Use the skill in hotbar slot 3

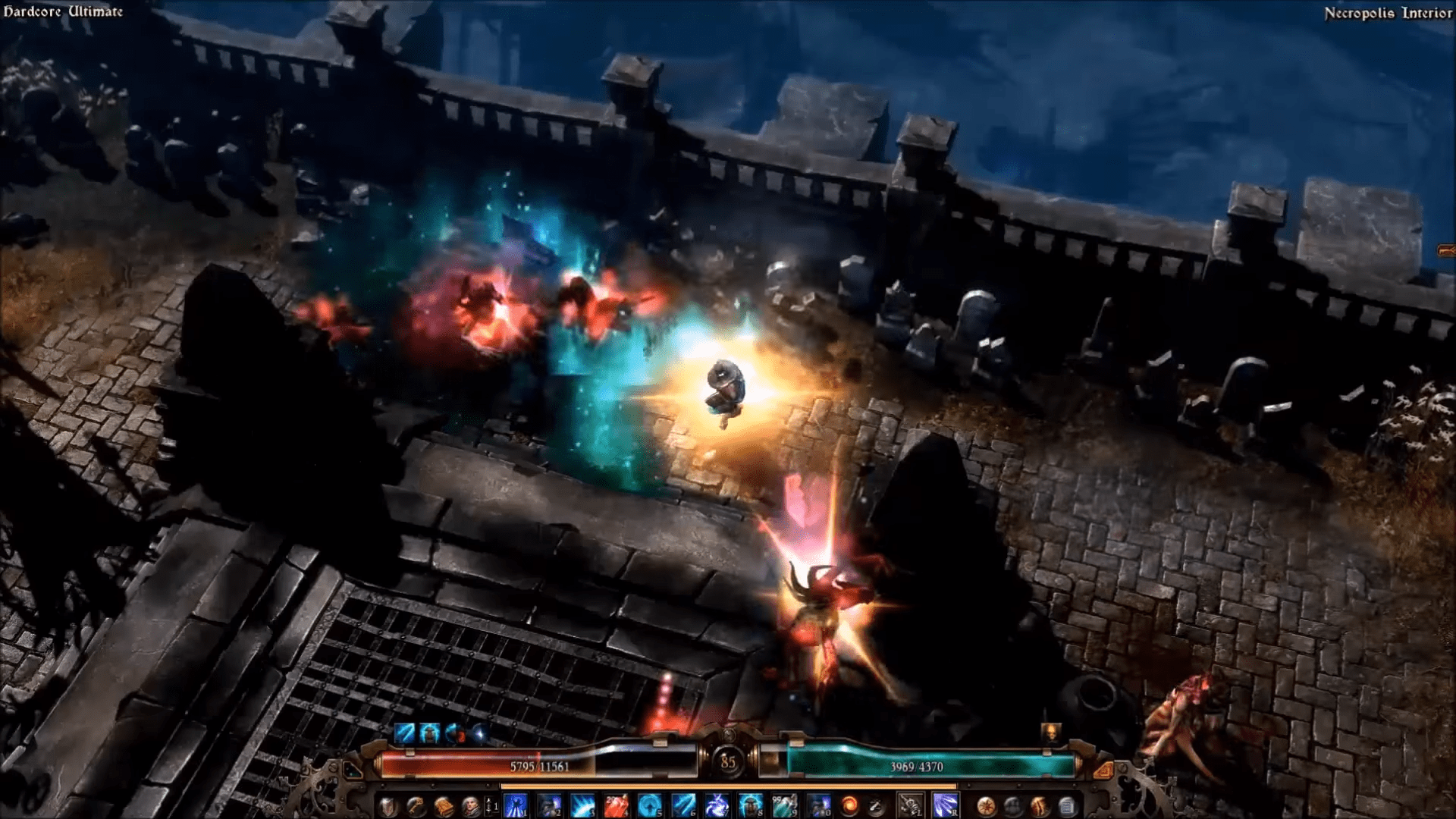582,805
